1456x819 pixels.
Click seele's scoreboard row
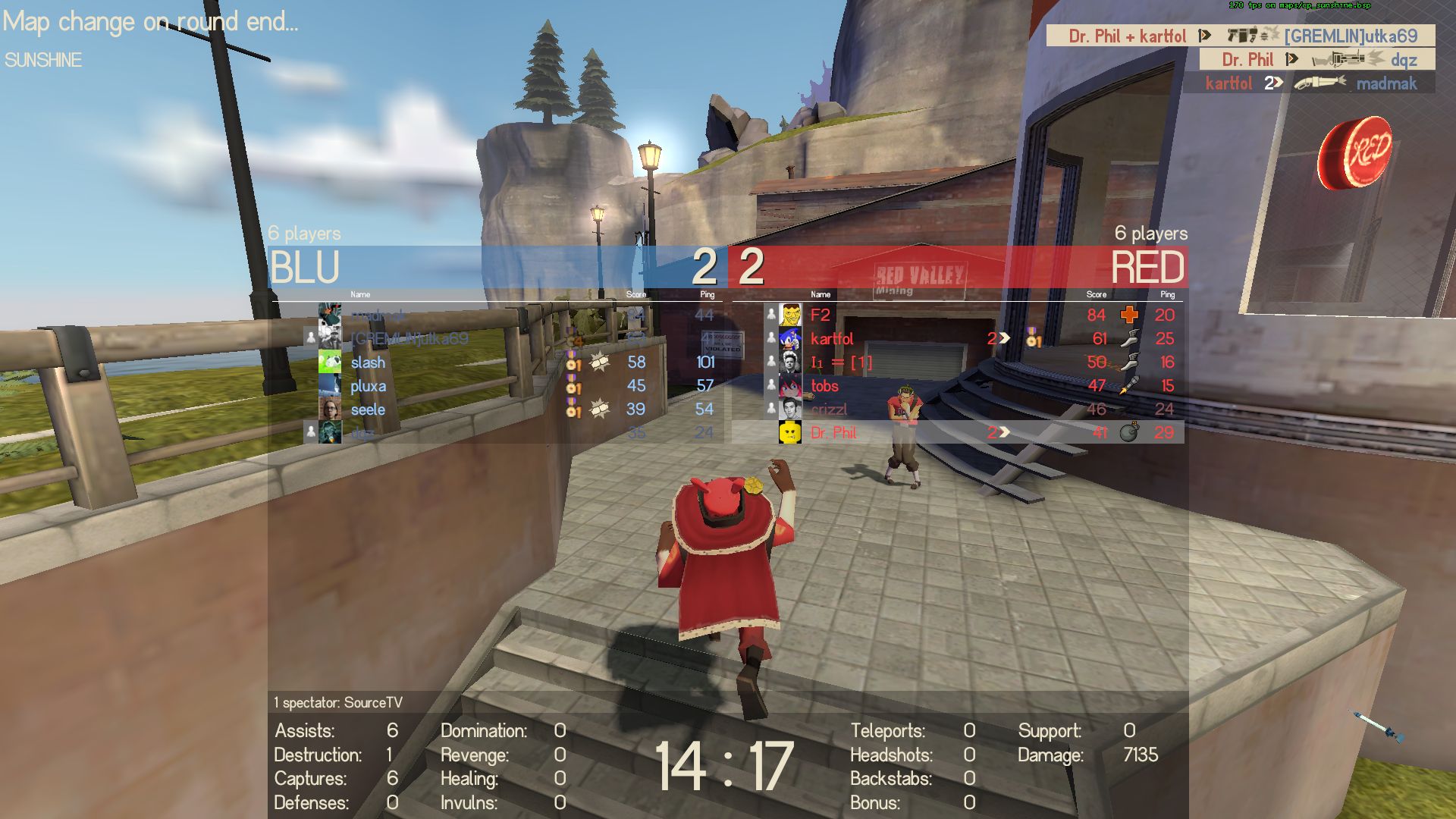pyautogui.click(x=368, y=409)
